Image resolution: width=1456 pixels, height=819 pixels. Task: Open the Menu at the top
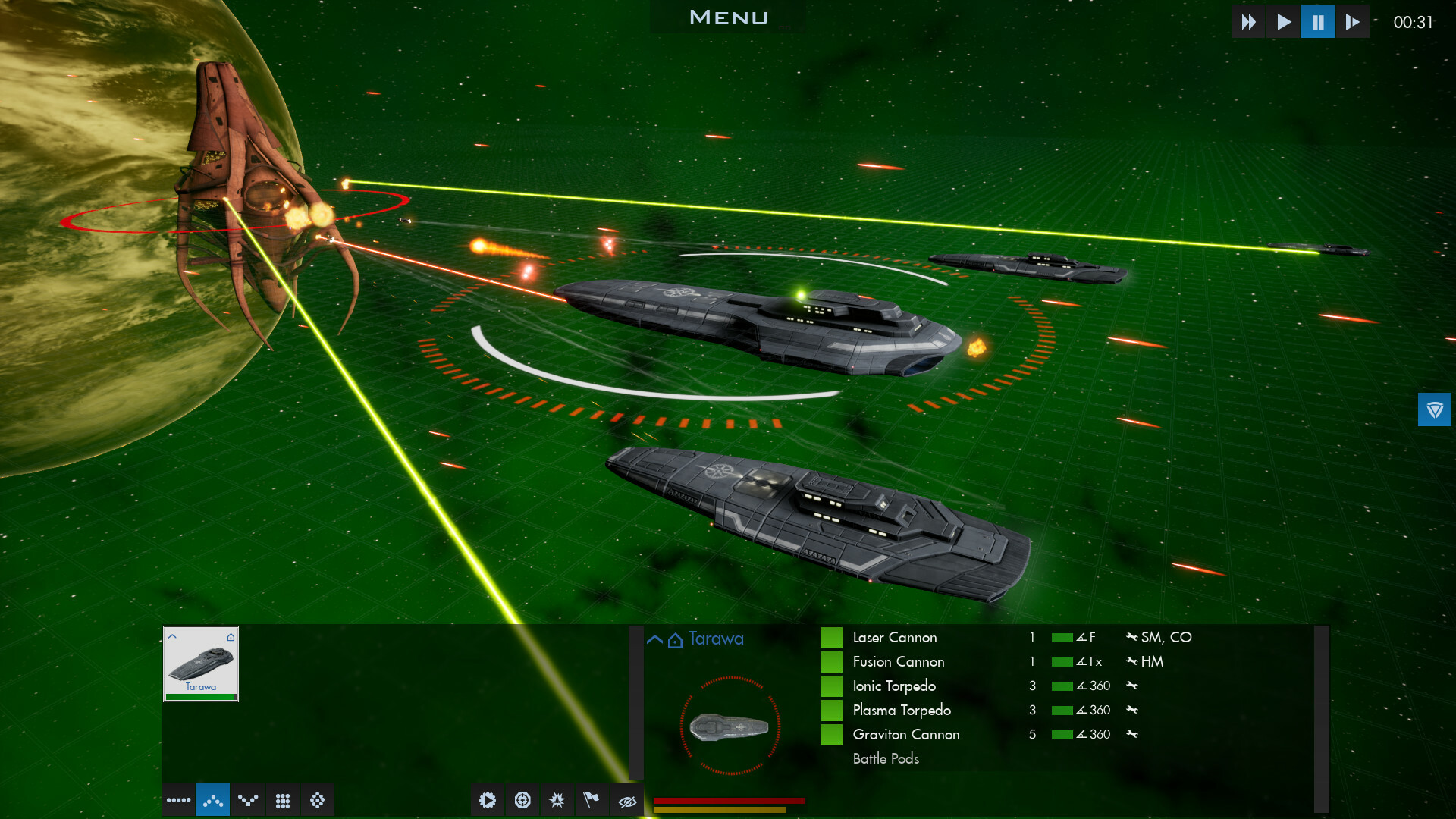[x=728, y=17]
